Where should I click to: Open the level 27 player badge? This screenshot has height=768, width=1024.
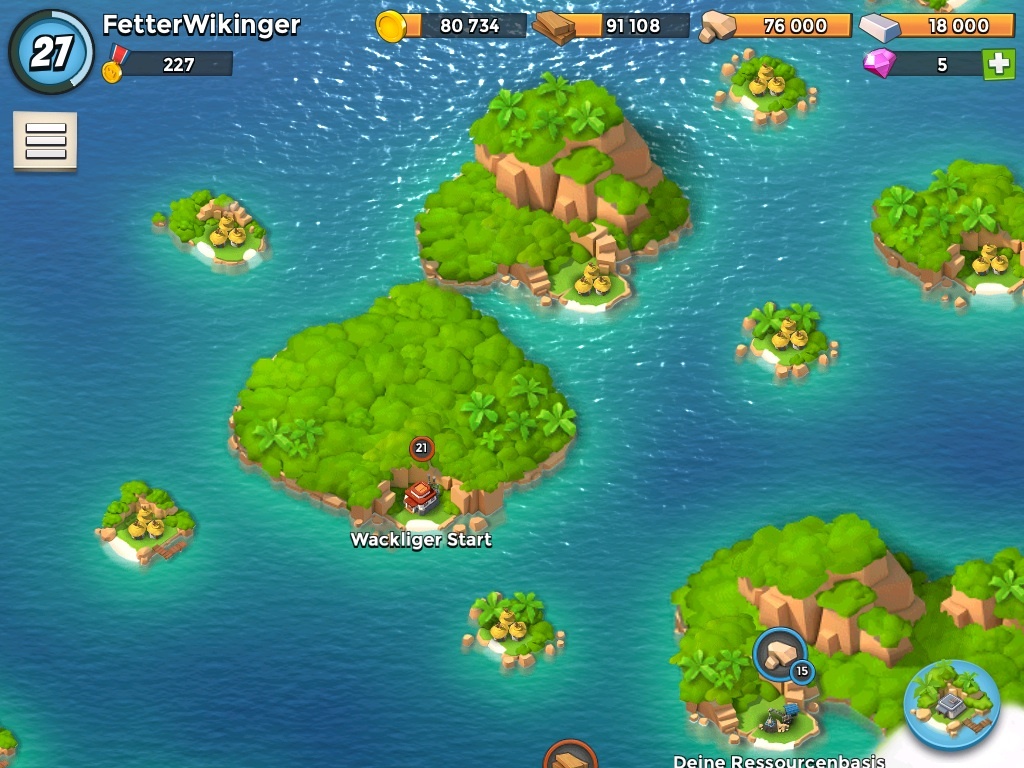tap(51, 52)
